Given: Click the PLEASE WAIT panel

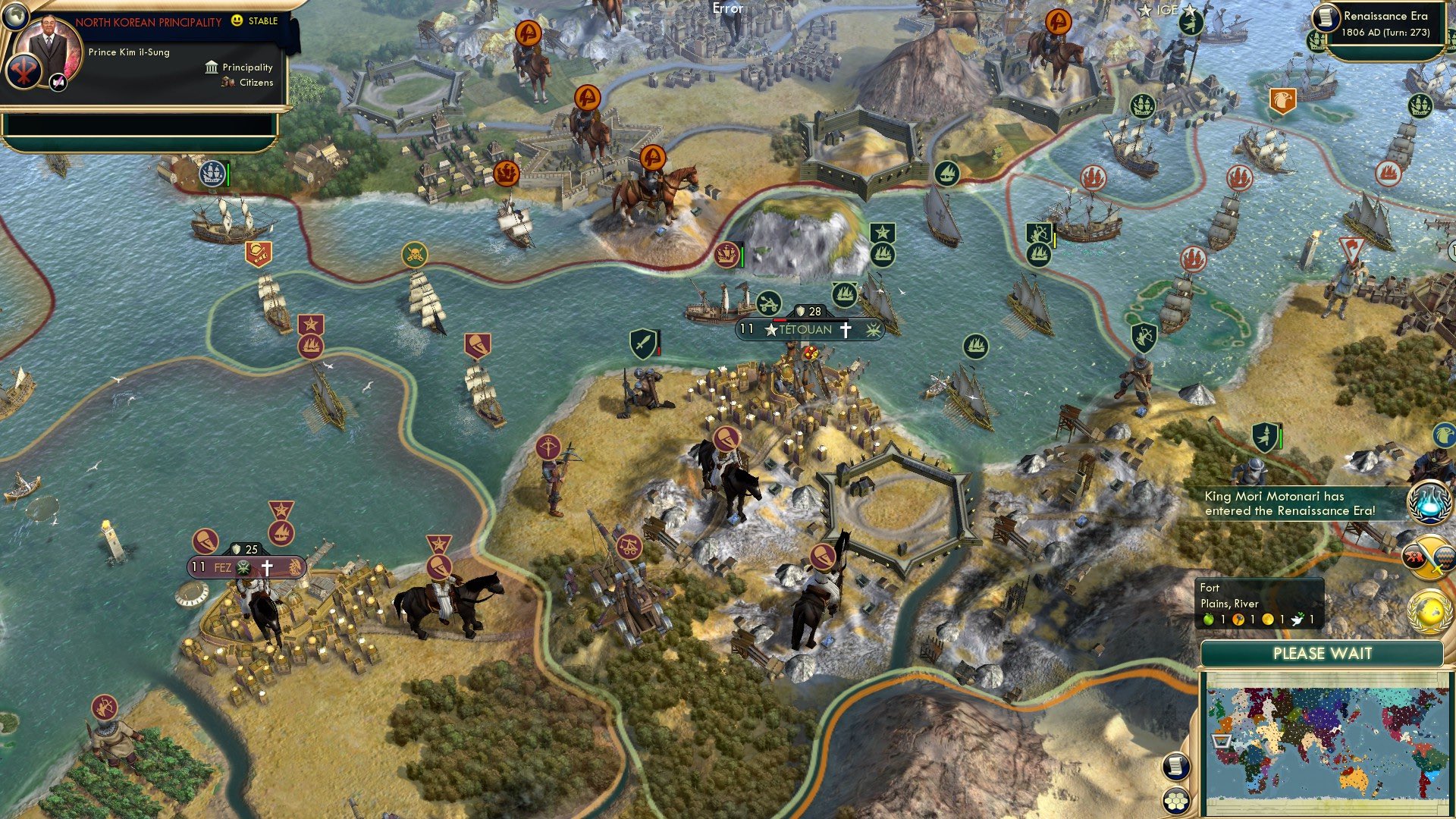Looking at the screenshot, I should [1323, 653].
